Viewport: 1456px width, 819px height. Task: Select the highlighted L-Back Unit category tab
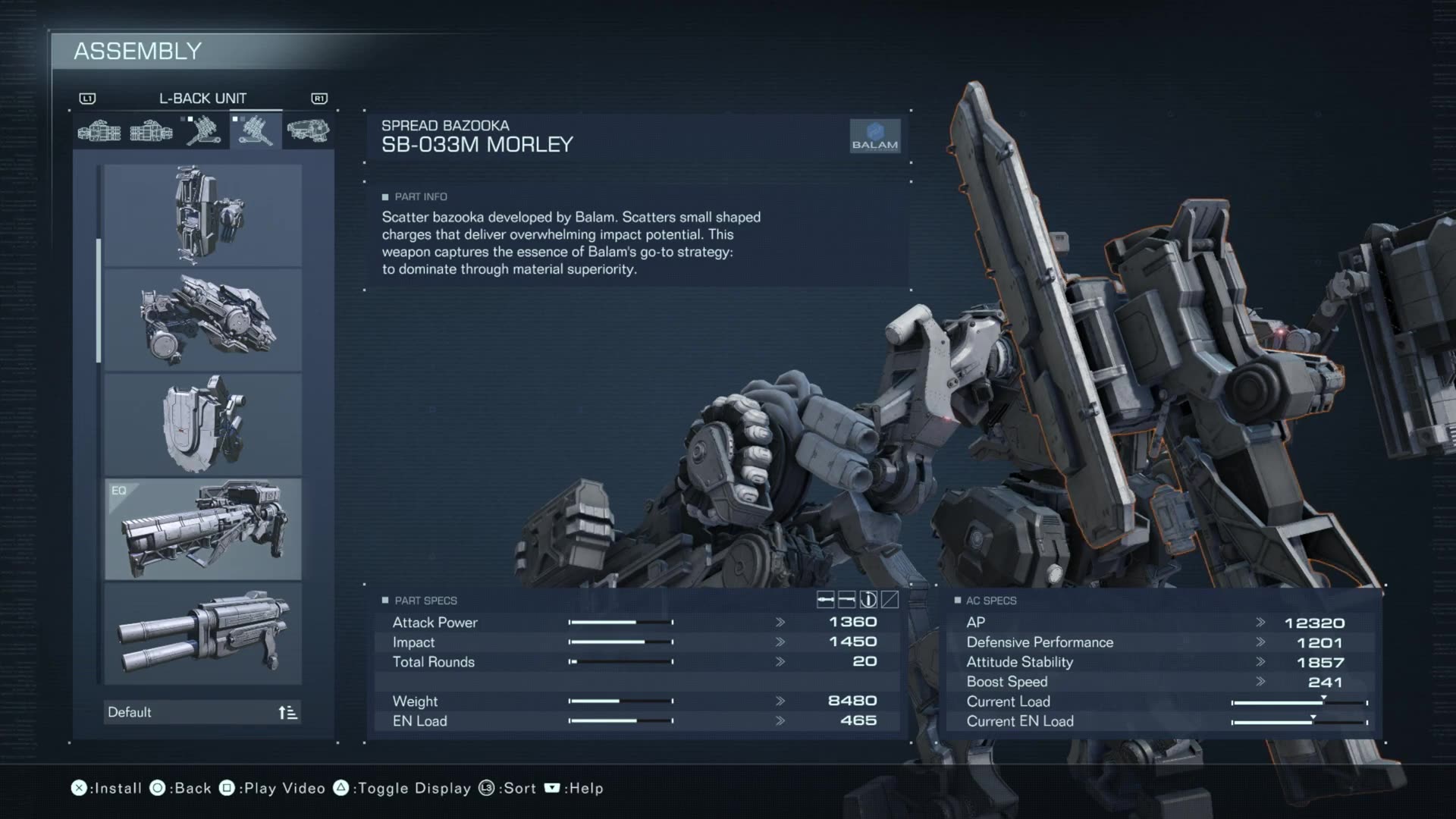click(256, 130)
